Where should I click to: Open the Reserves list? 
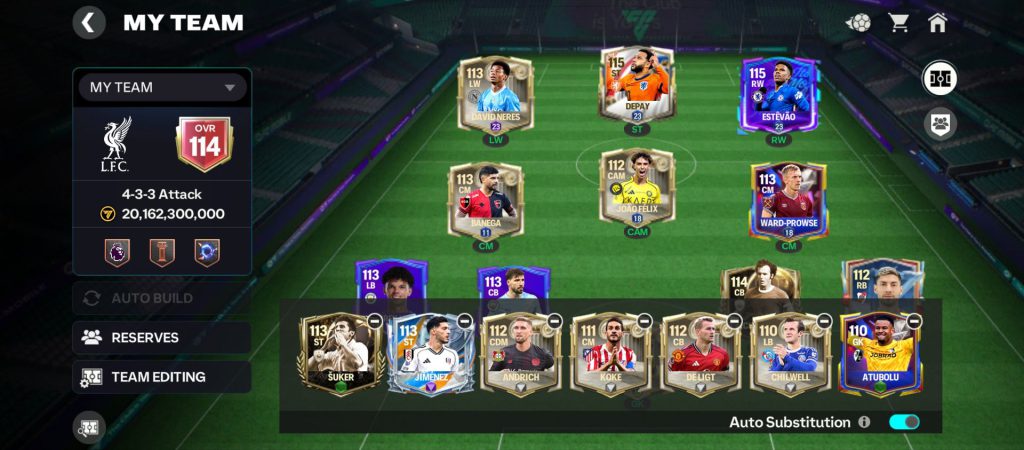161,337
